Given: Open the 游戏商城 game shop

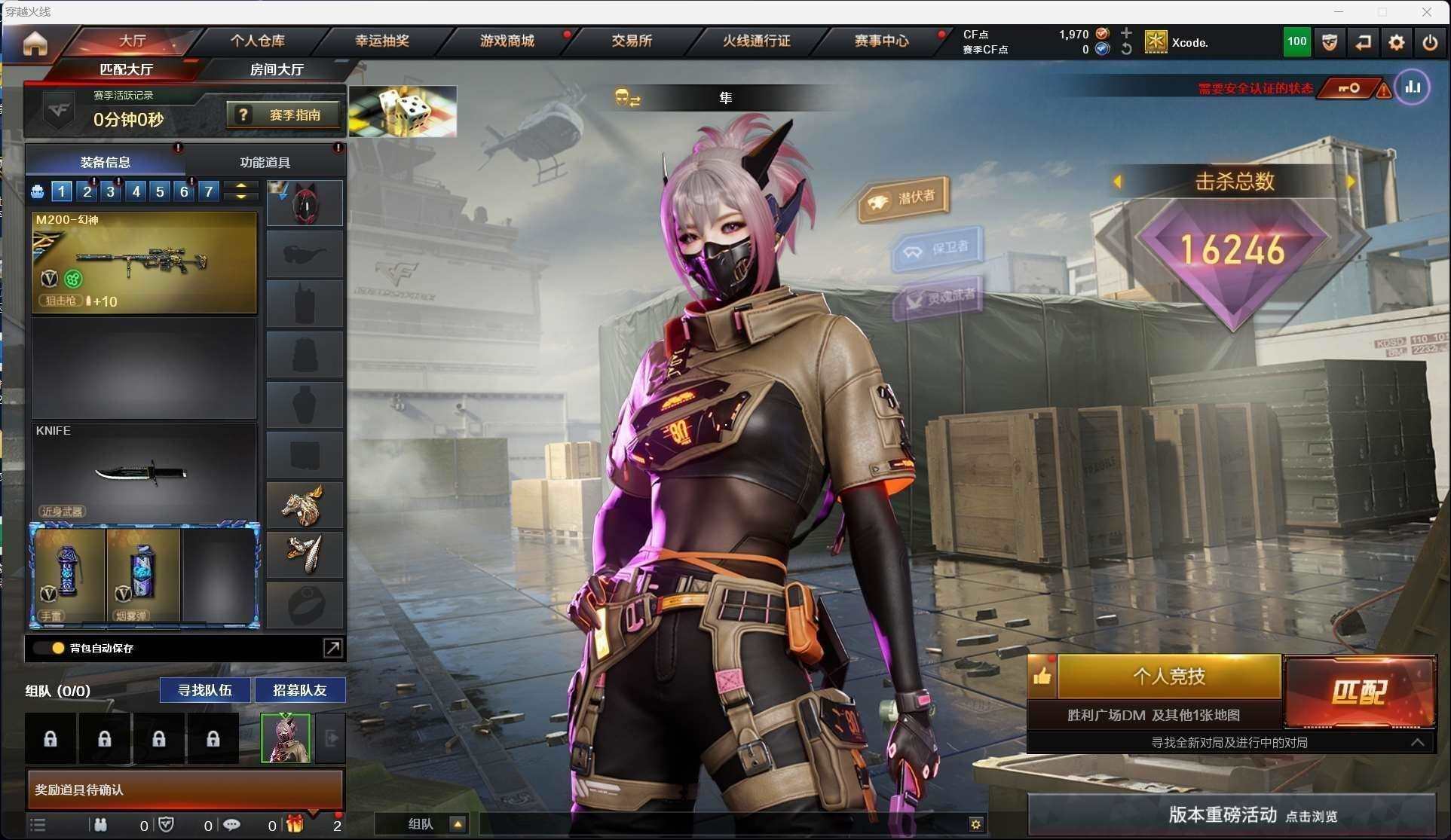Looking at the screenshot, I should (x=507, y=41).
